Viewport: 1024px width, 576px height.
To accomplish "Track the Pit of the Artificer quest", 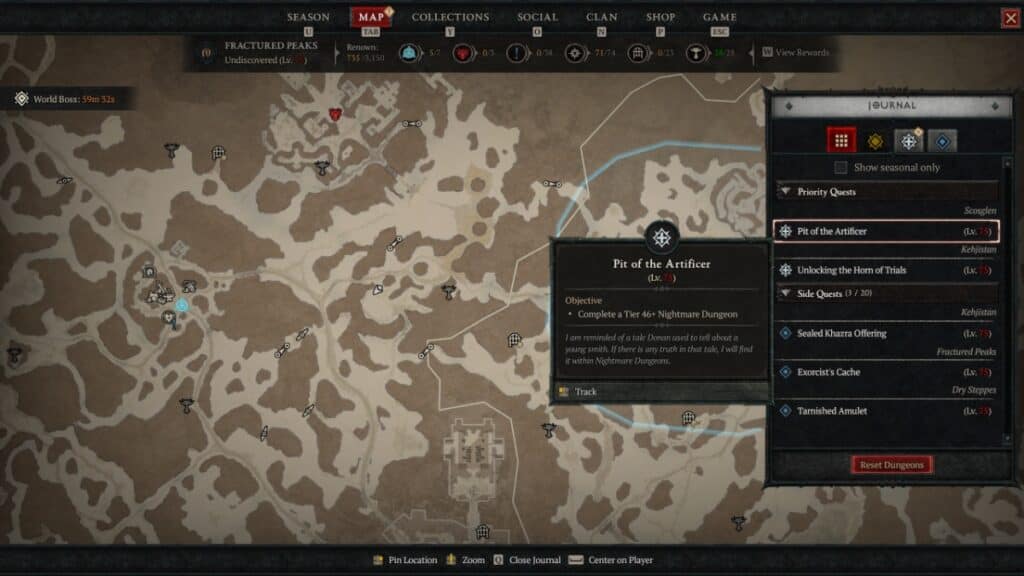I will [x=586, y=392].
